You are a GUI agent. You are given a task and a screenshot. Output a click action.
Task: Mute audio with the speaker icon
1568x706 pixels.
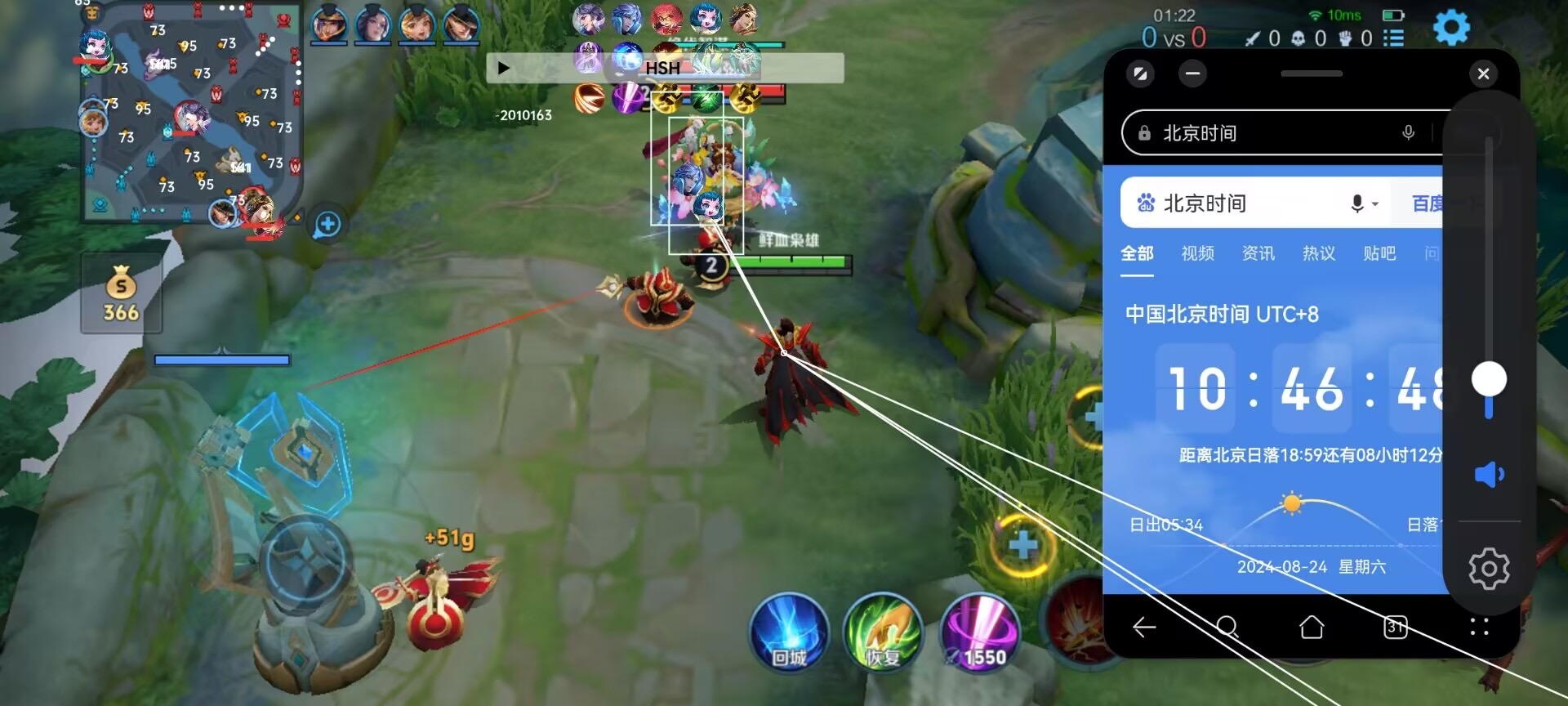1490,472
